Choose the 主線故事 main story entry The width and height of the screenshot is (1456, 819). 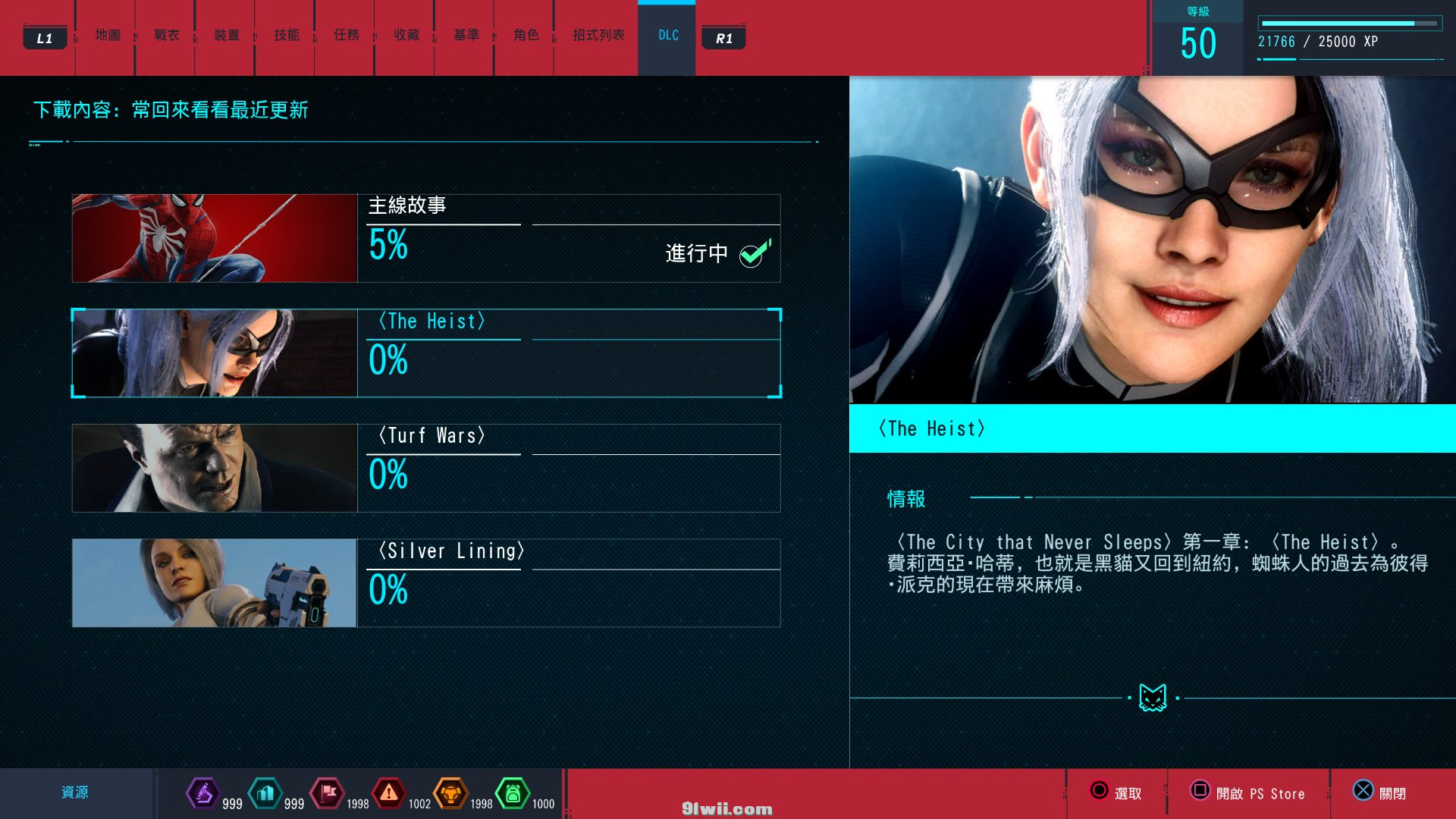point(569,238)
